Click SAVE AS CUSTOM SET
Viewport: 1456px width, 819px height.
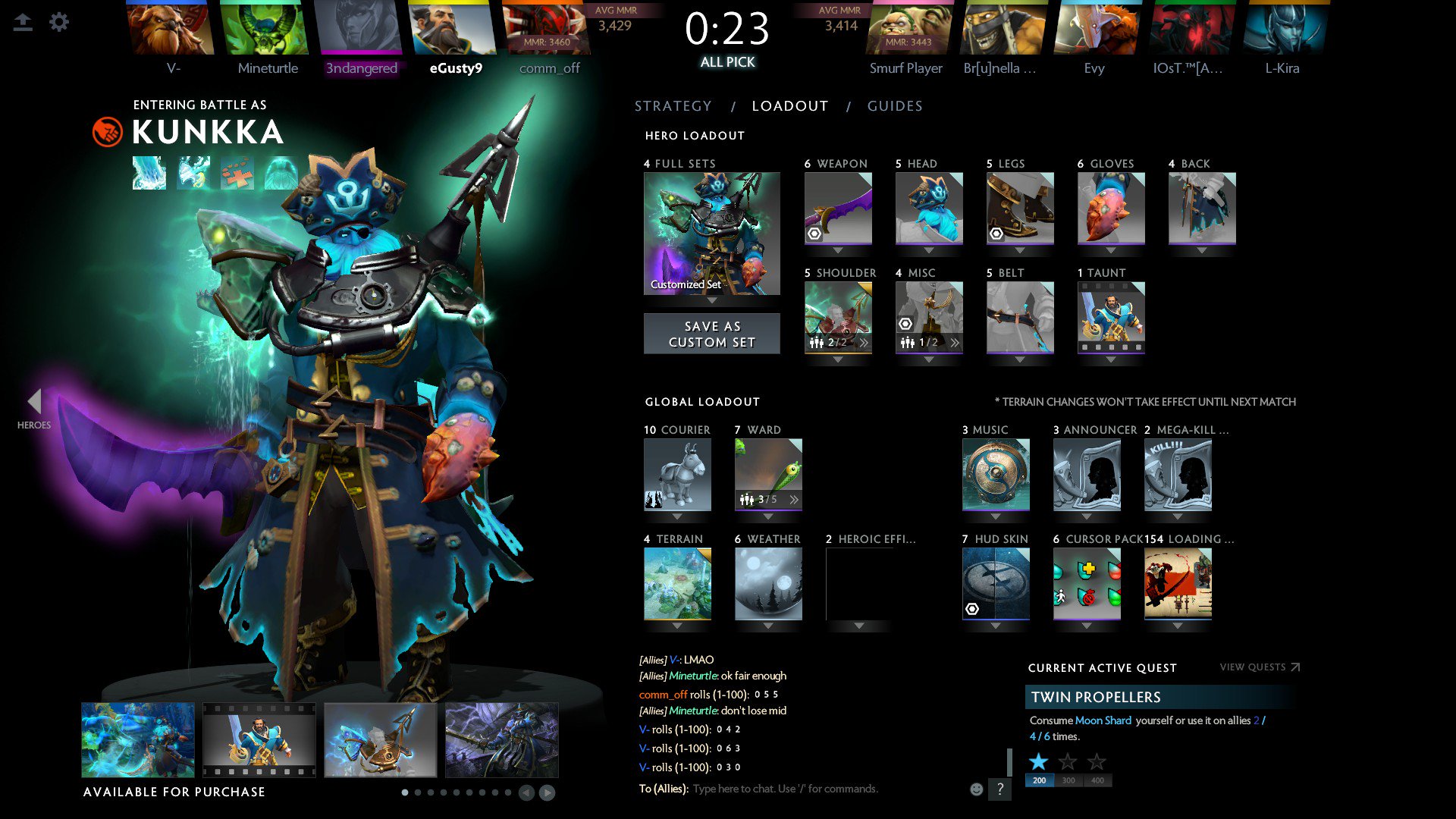(x=711, y=333)
